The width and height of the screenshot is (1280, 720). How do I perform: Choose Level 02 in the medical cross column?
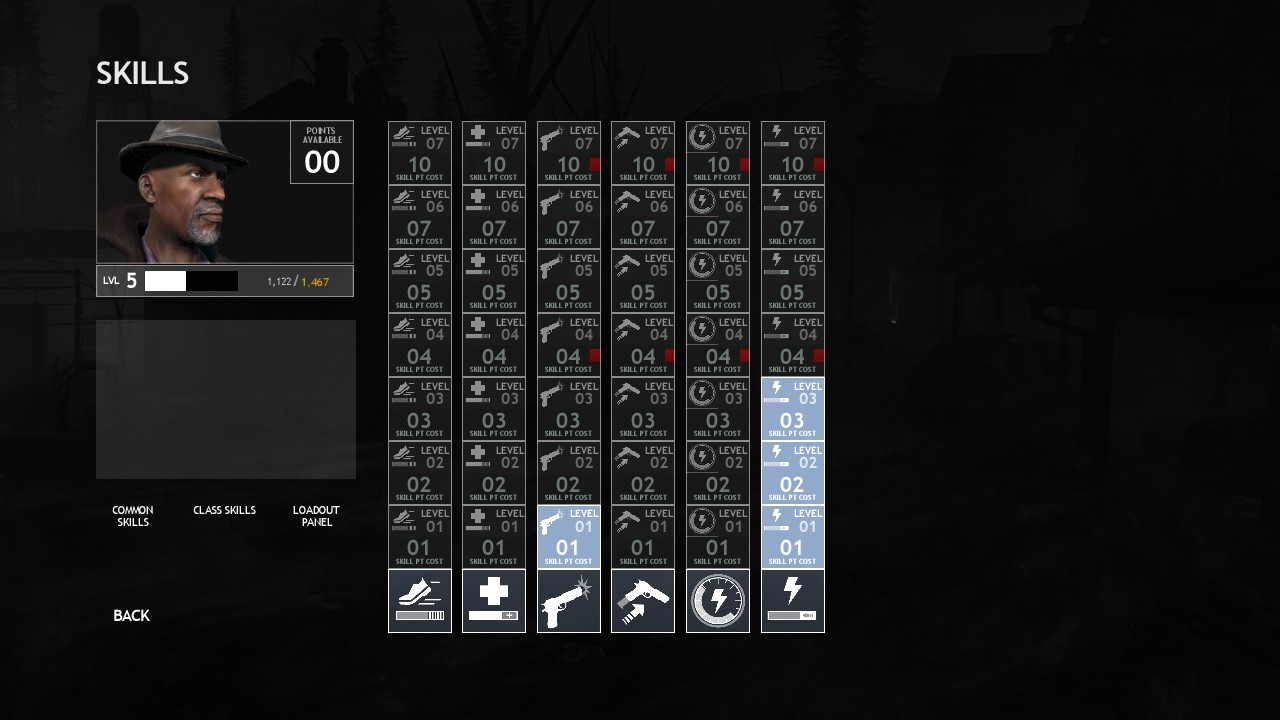click(x=494, y=473)
